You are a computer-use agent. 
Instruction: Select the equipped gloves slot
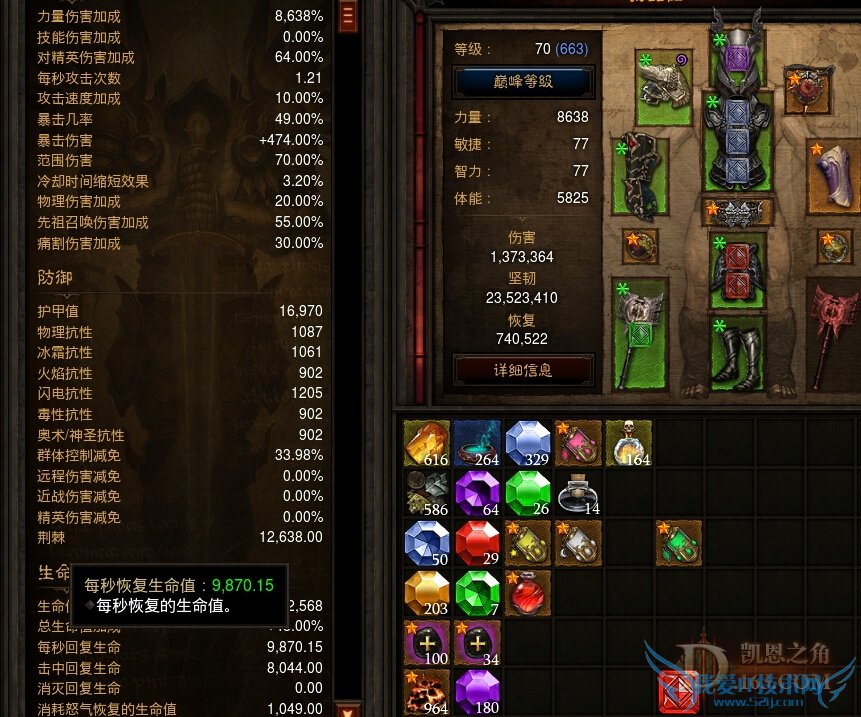tap(640, 176)
